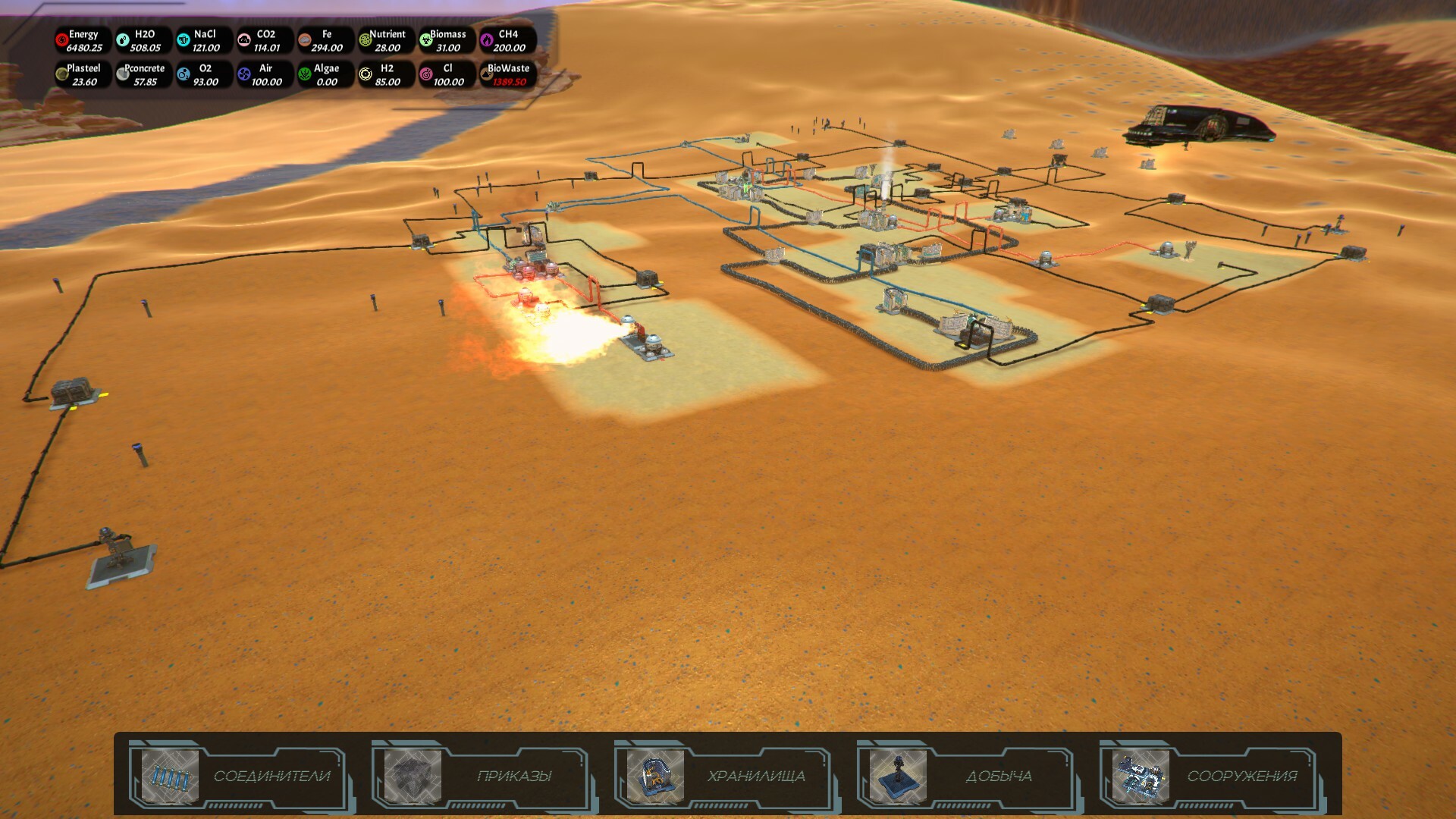Click the Nutrient resource icon
The height and width of the screenshot is (819, 1456).
point(365,39)
